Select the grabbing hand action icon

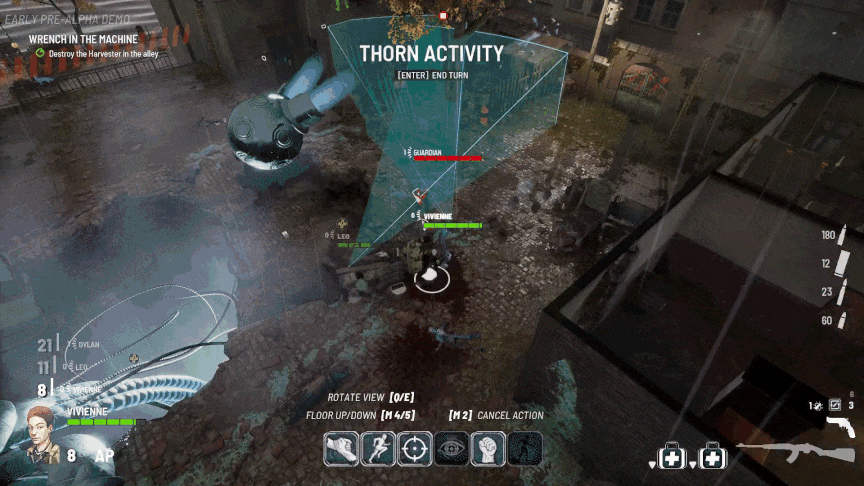(341, 449)
